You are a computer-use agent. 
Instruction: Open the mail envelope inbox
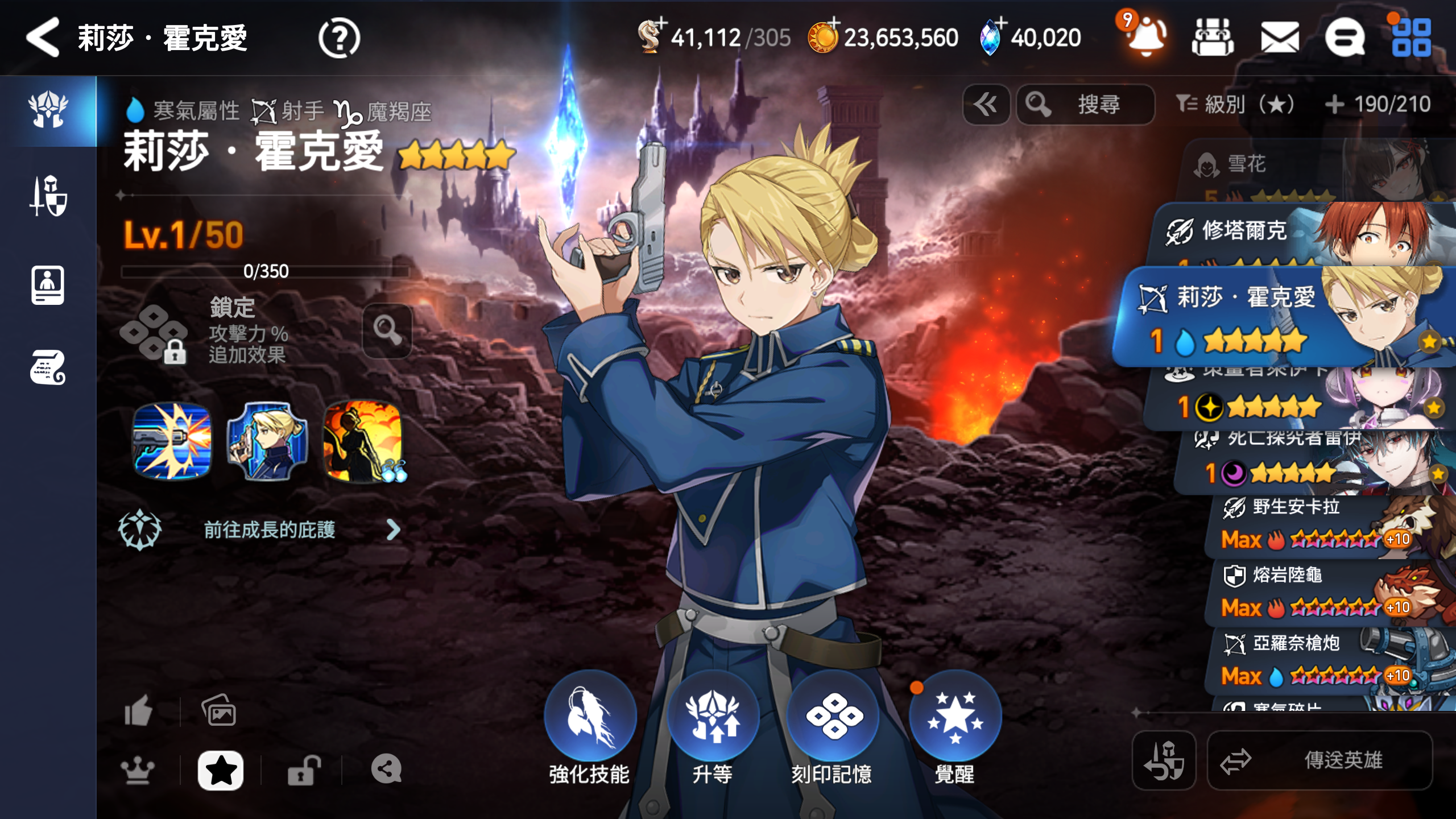pyautogui.click(x=1280, y=39)
